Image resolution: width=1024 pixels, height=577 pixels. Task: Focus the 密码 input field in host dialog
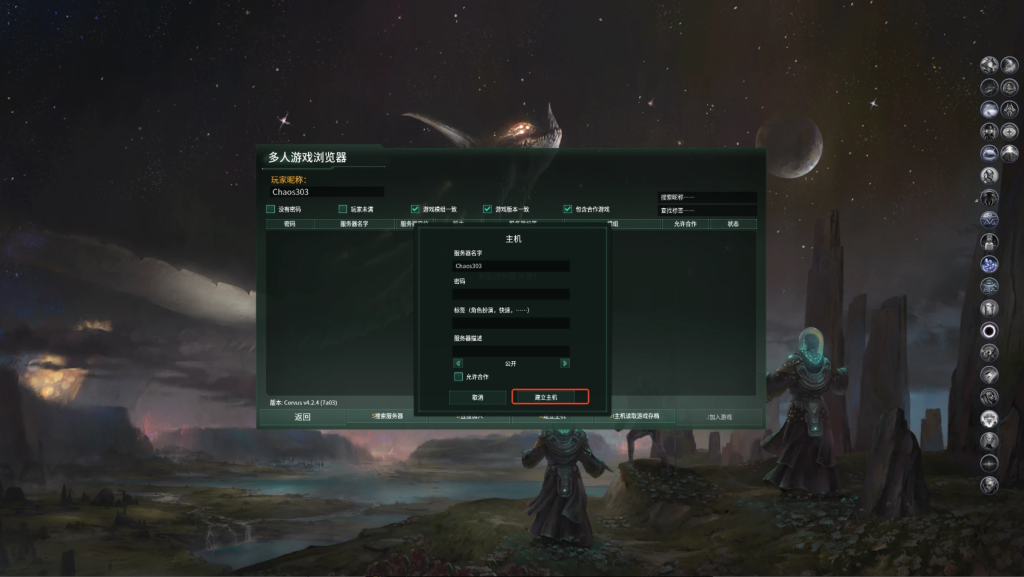511,294
